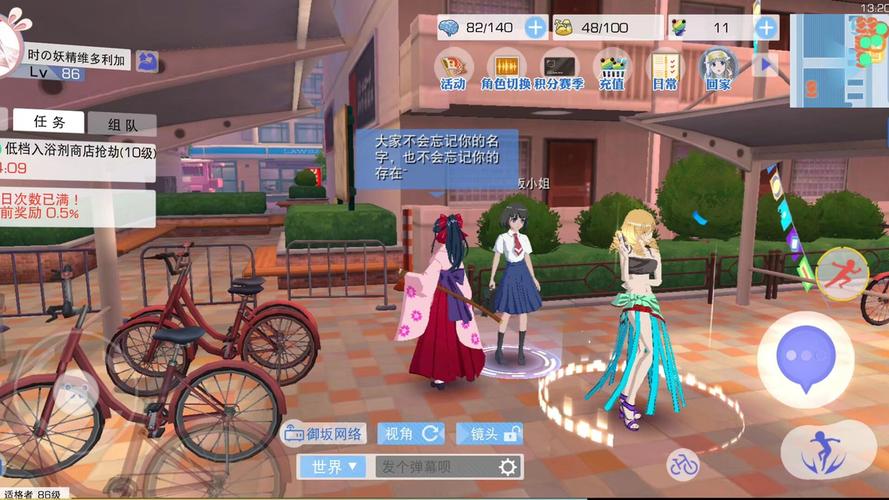Viewport: 889px width, 500px height.
Task: Reset view with the 视角 button
Action: 410,434
